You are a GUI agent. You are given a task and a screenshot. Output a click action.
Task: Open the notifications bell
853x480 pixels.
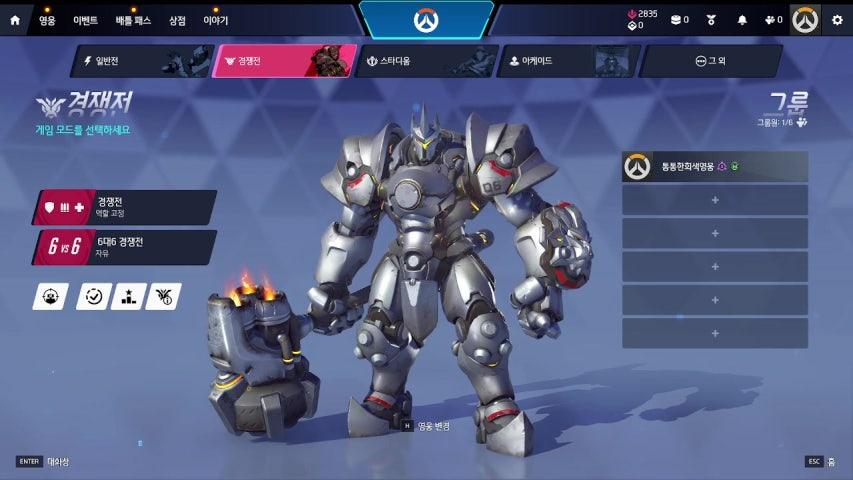coord(742,20)
